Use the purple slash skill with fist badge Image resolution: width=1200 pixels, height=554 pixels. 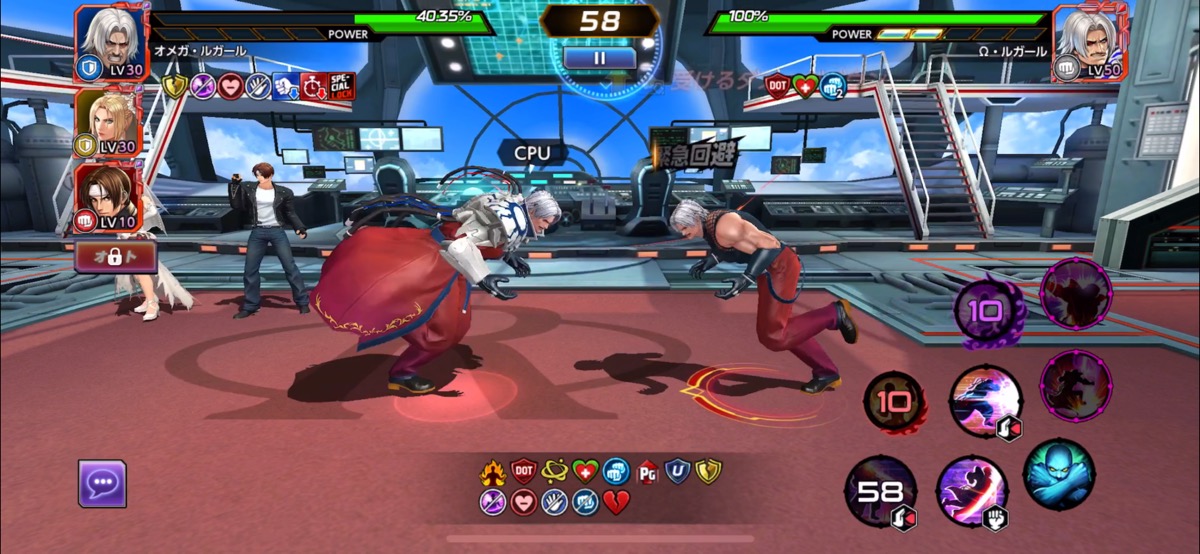point(971,491)
